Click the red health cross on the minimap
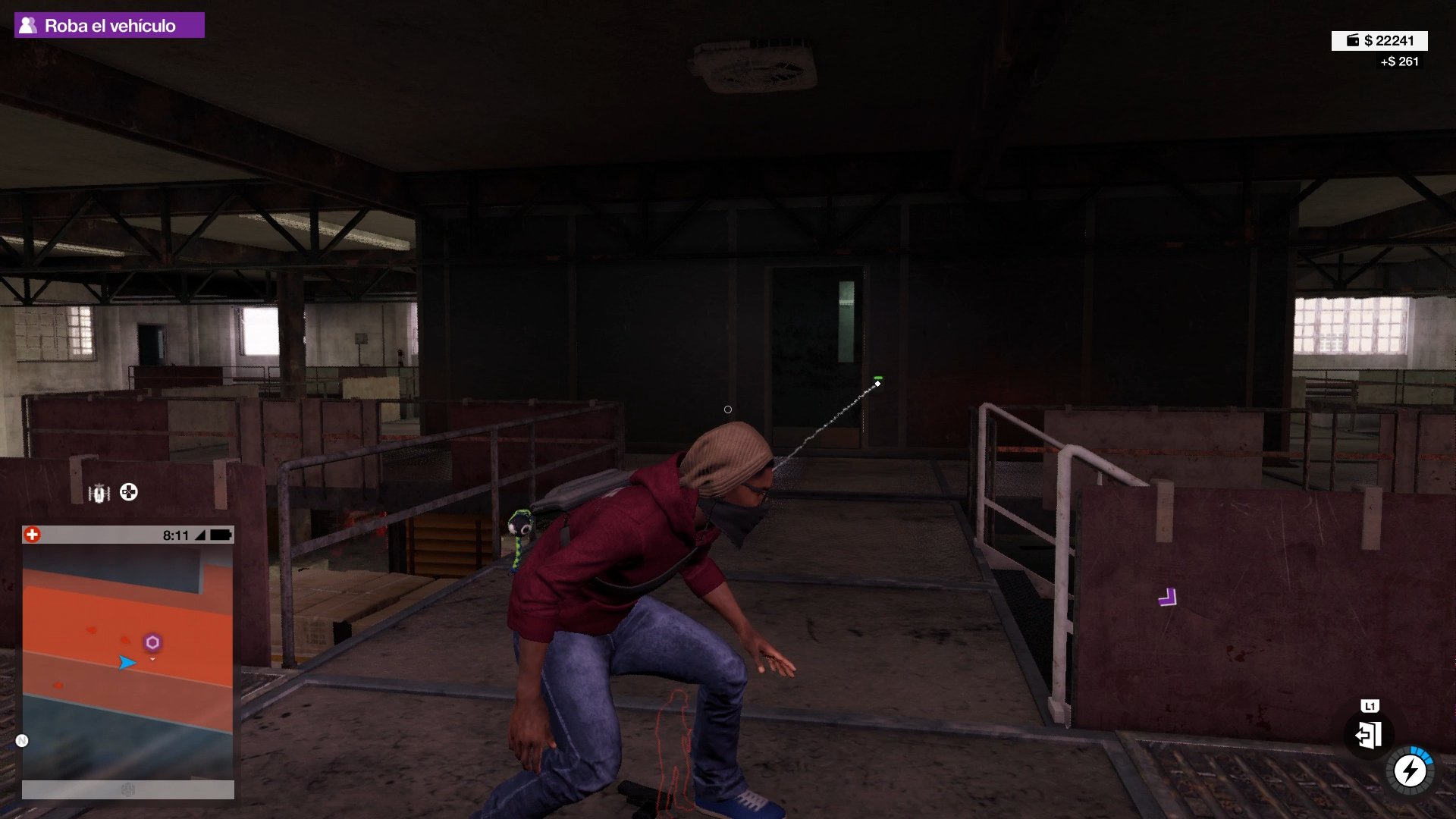Image resolution: width=1456 pixels, height=819 pixels. coord(32,536)
